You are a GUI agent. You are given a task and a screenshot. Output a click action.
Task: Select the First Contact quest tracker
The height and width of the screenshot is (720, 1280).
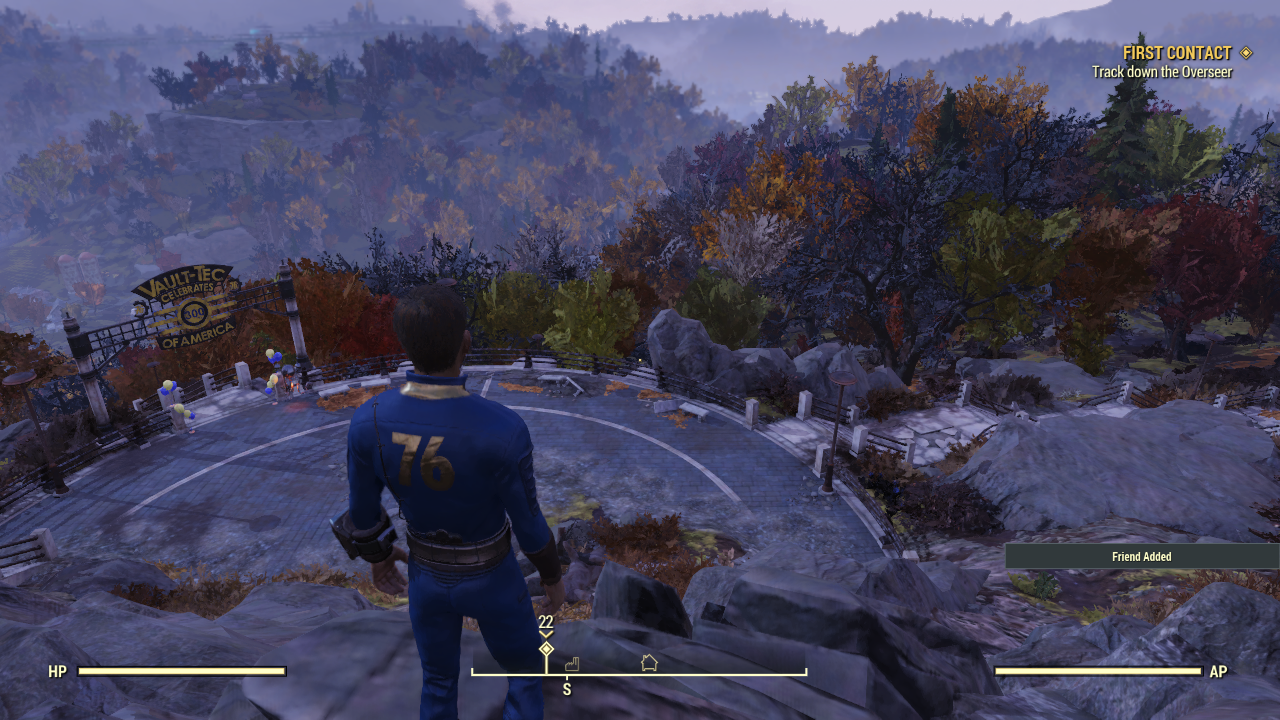coord(1177,53)
